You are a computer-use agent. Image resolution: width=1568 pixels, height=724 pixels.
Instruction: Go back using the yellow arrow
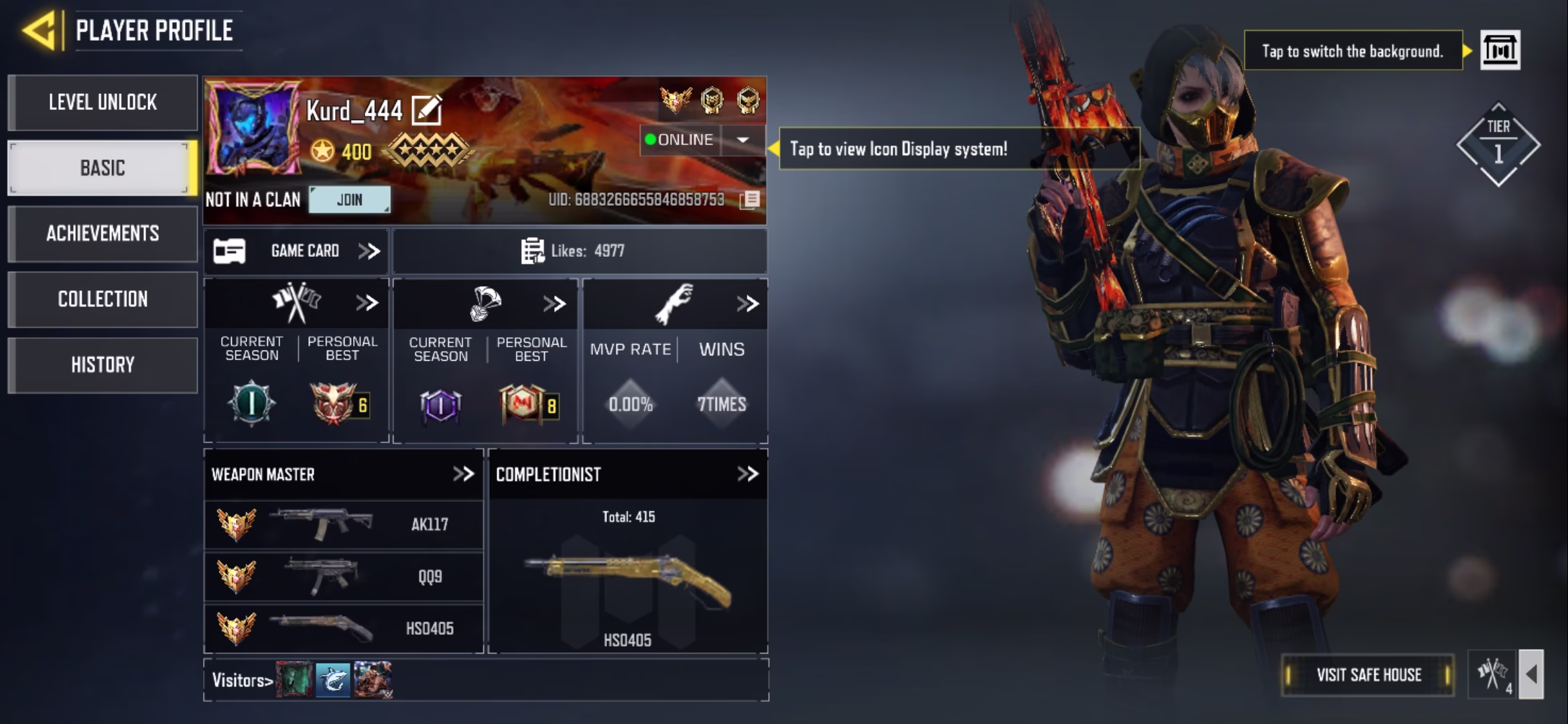pyautogui.click(x=39, y=30)
